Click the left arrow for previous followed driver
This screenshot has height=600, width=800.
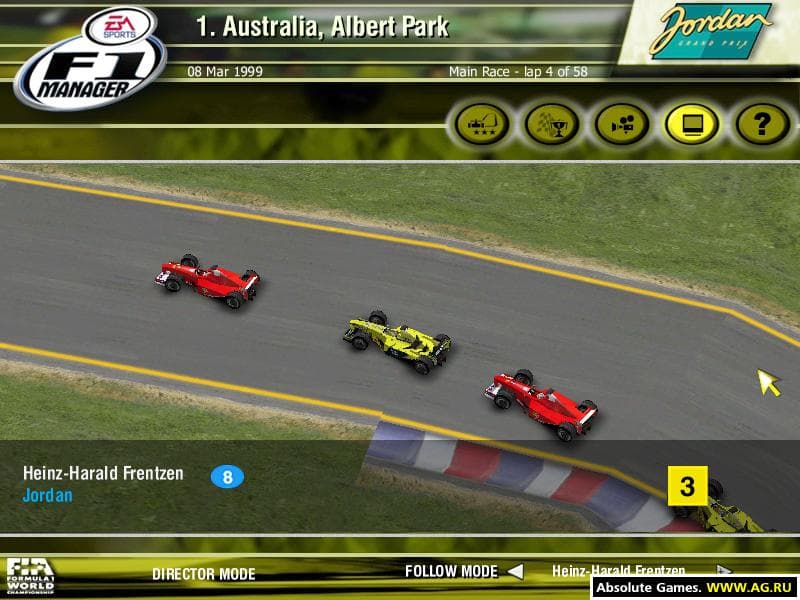[x=514, y=572]
